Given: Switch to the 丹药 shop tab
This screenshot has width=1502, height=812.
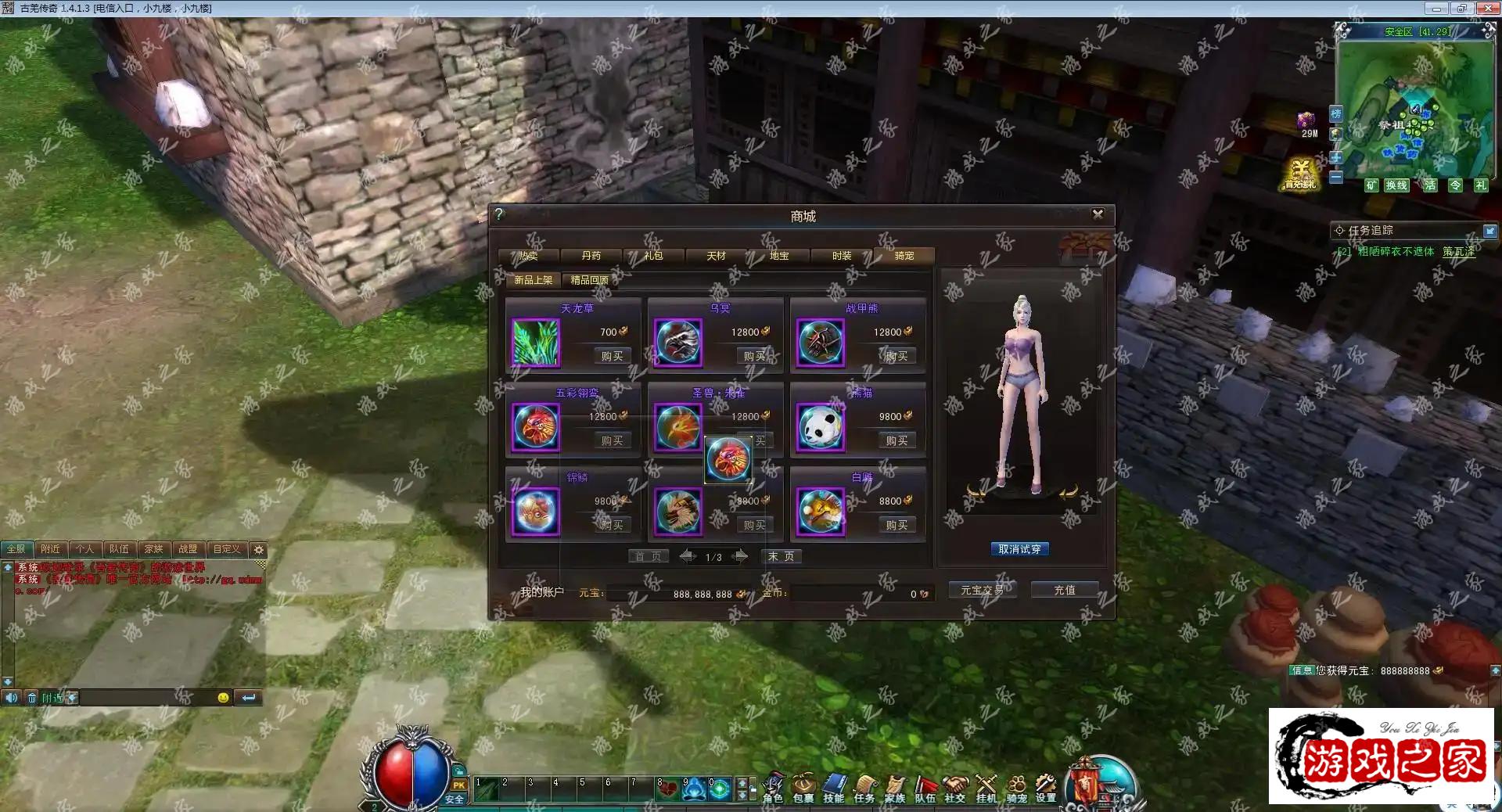Looking at the screenshot, I should (x=591, y=256).
